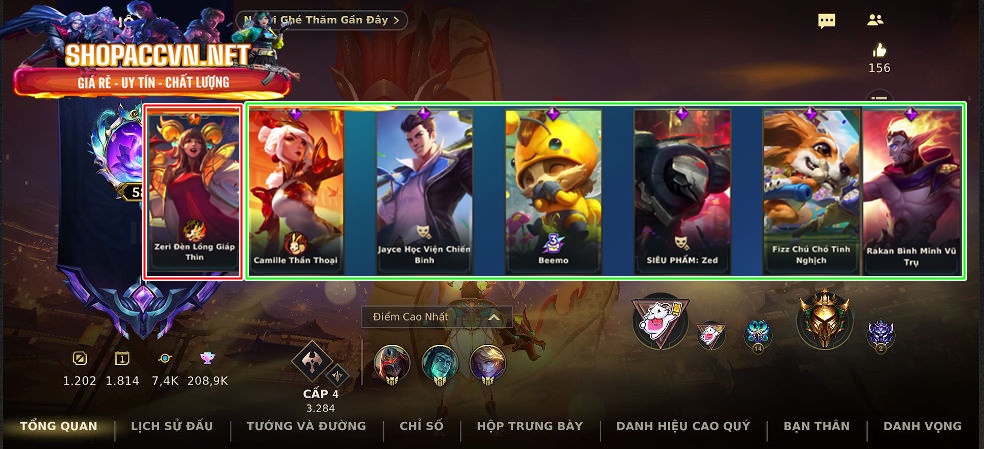Pick the Beemo skin card
Image resolution: width=984 pixels, height=449 pixels.
[553, 191]
